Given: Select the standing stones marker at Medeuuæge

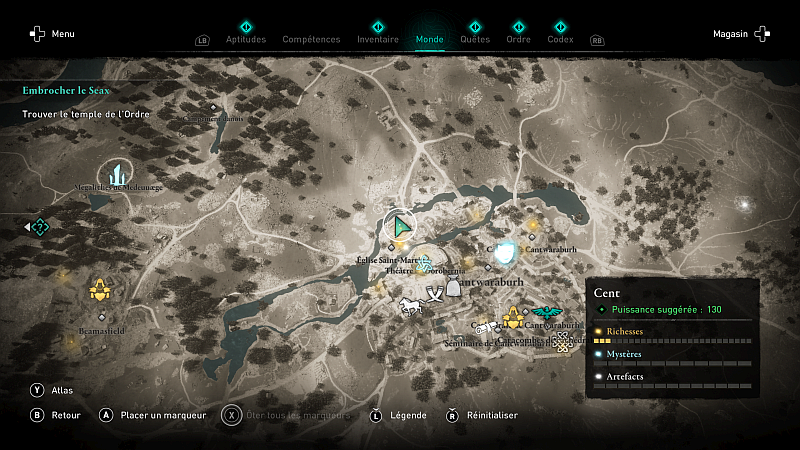Looking at the screenshot, I should [x=116, y=173].
